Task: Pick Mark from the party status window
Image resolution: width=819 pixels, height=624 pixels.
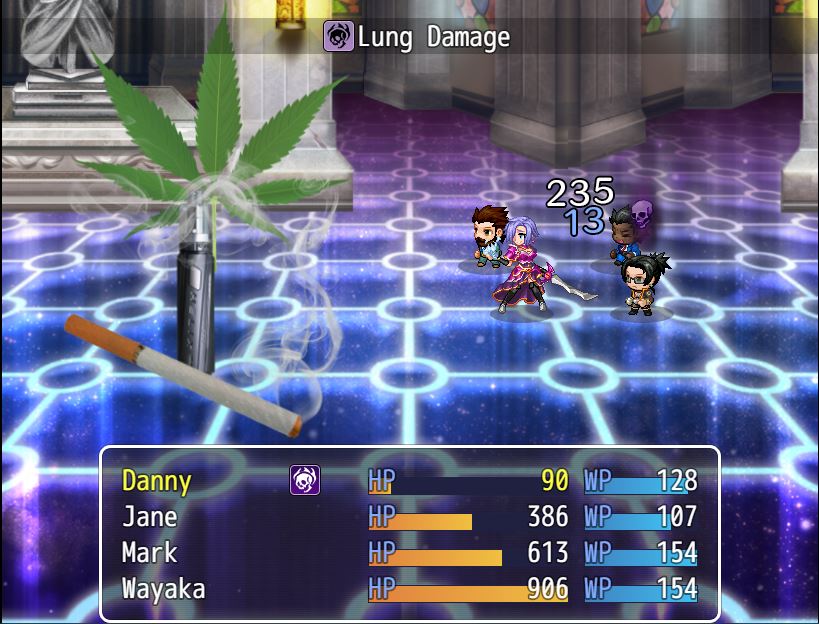Action: [x=150, y=553]
